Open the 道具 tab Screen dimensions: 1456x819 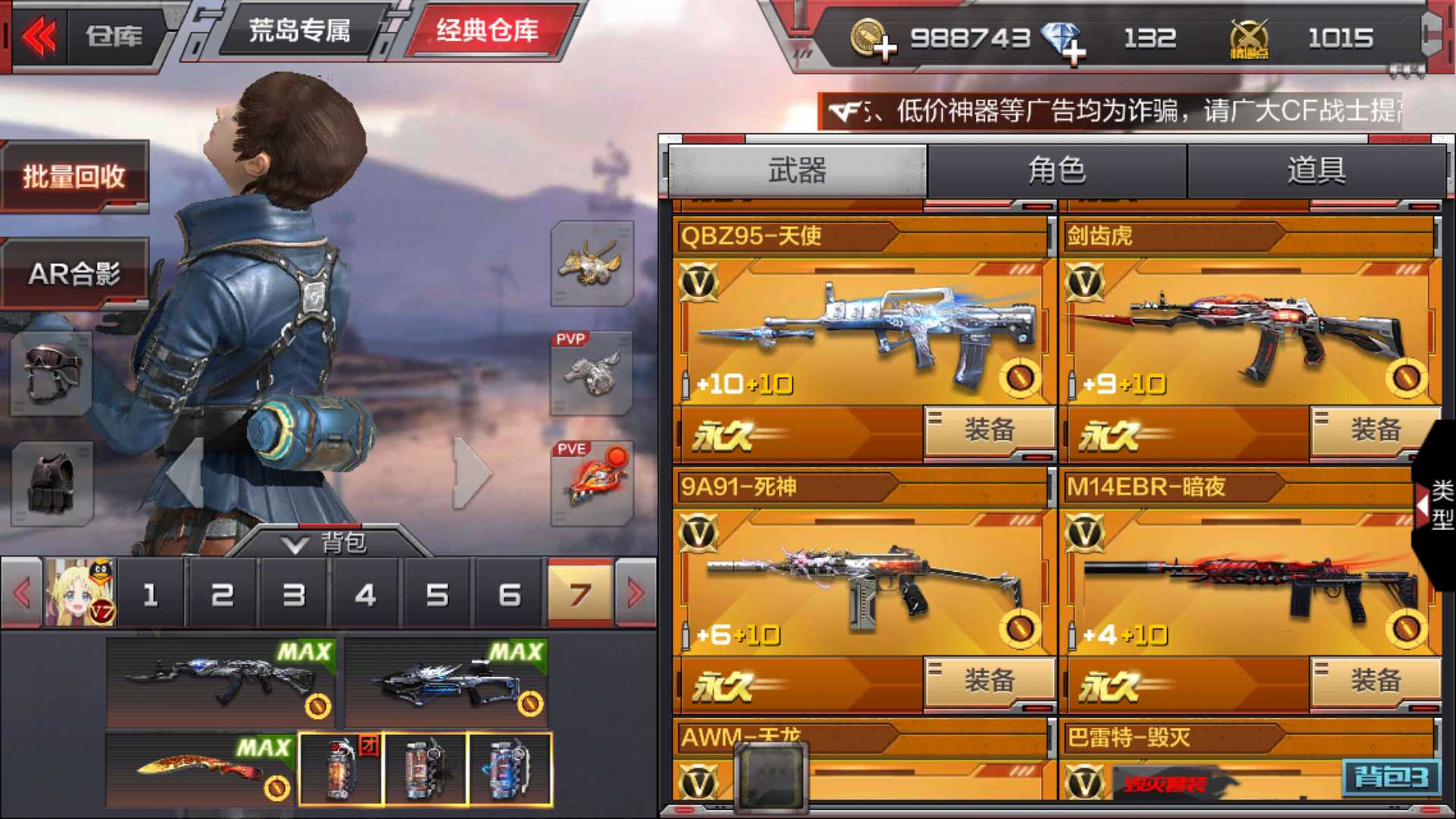[1316, 171]
